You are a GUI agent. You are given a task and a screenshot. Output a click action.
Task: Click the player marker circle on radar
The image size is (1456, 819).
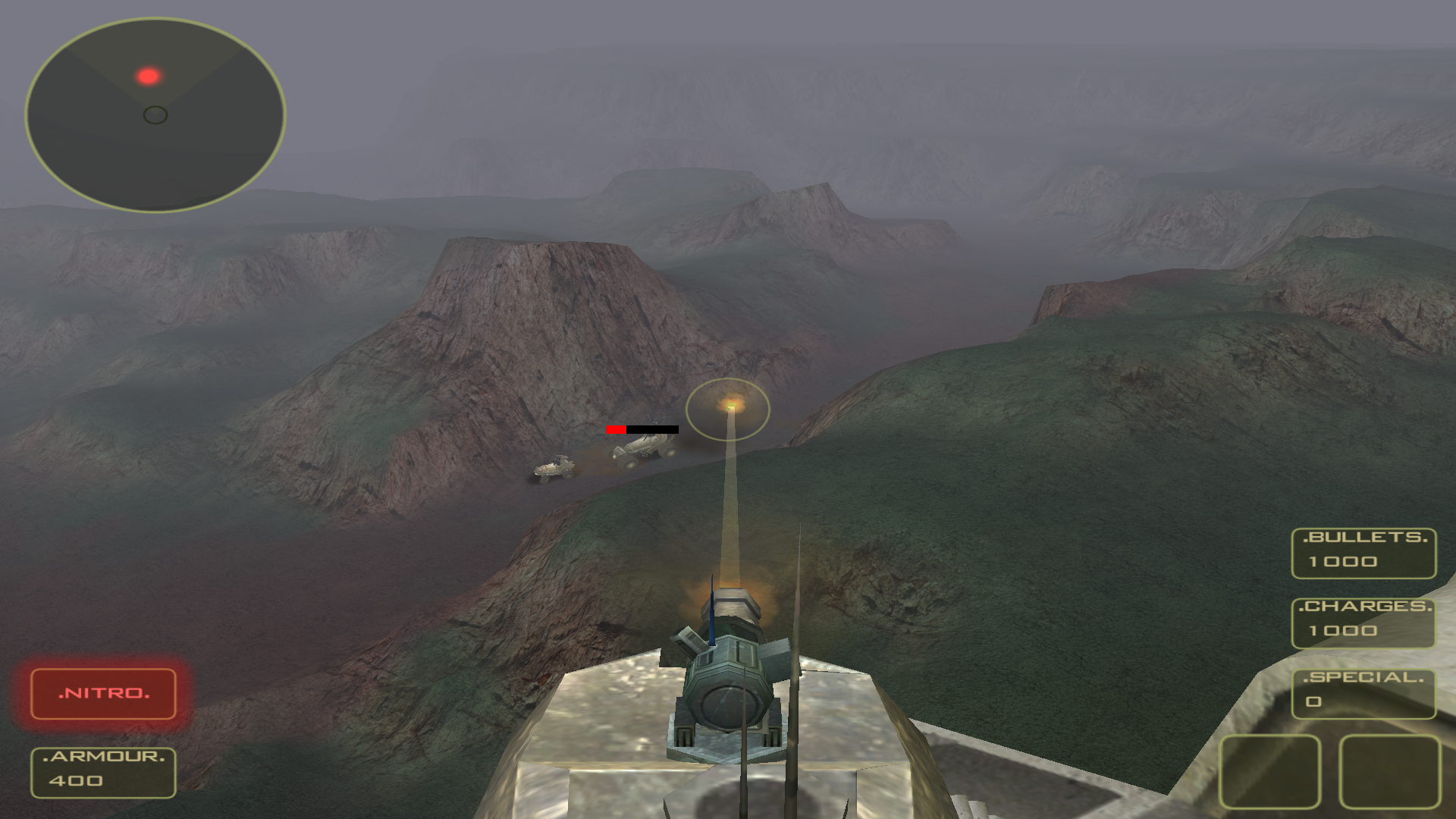pos(155,115)
